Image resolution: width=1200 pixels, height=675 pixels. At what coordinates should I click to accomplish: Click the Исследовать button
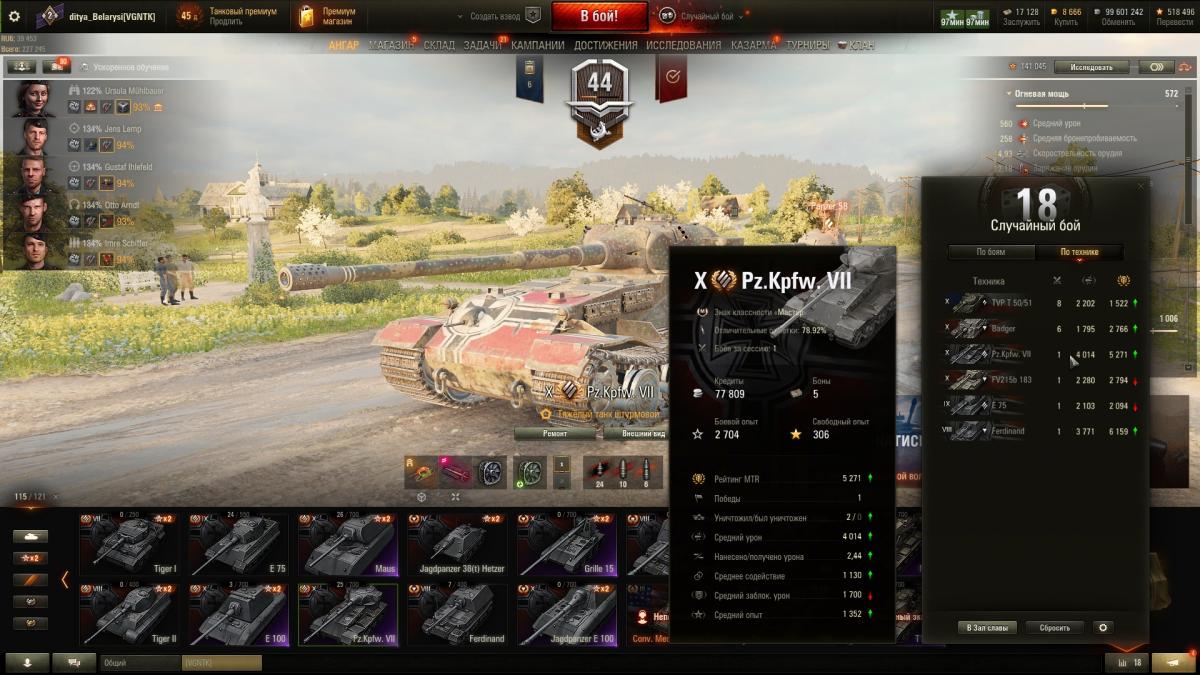[1091, 67]
